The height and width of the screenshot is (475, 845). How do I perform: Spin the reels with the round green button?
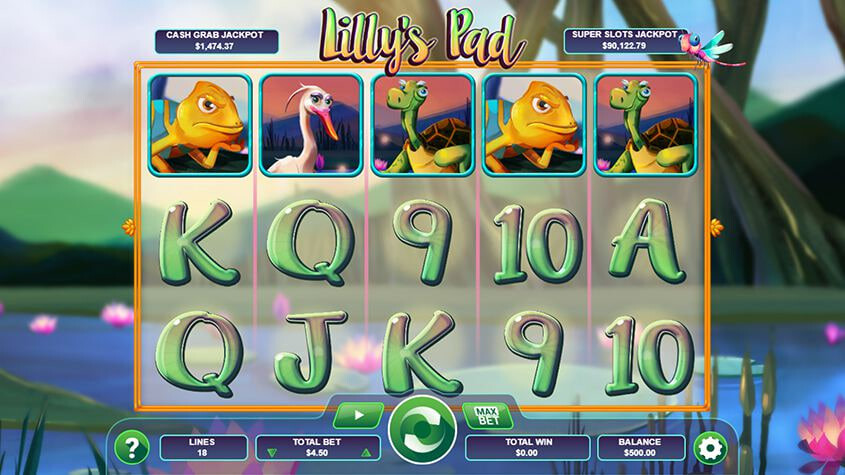point(423,431)
